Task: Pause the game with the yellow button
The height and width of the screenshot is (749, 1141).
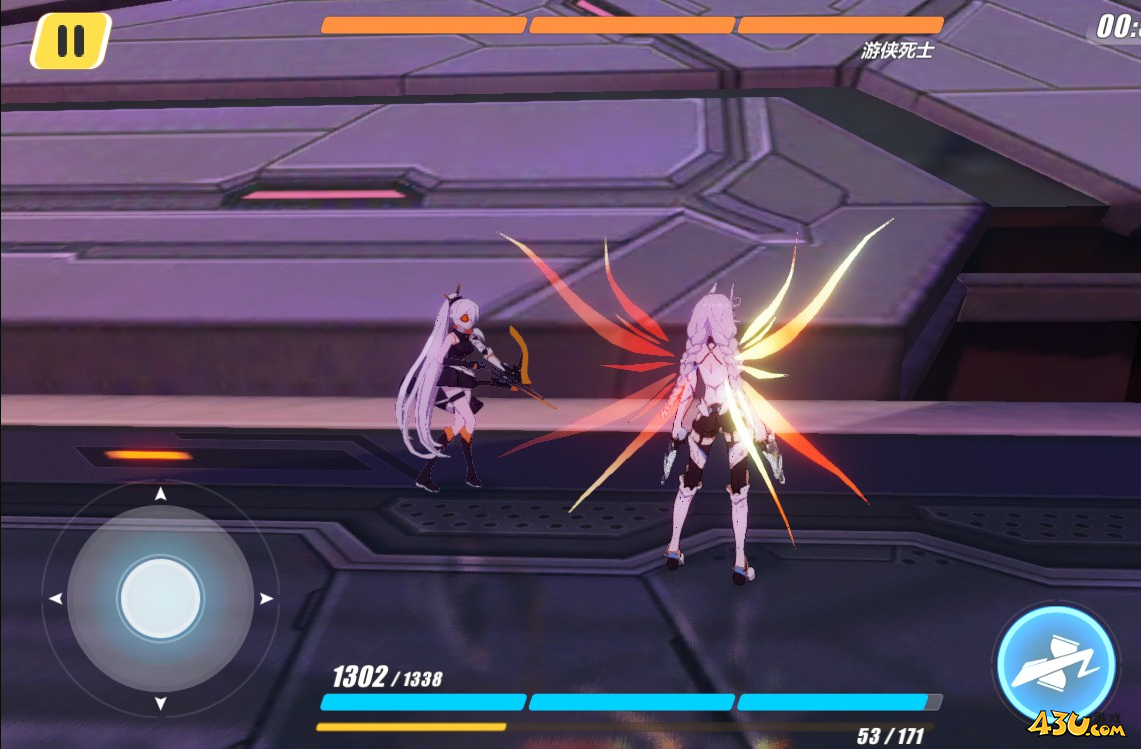Action: [70, 41]
